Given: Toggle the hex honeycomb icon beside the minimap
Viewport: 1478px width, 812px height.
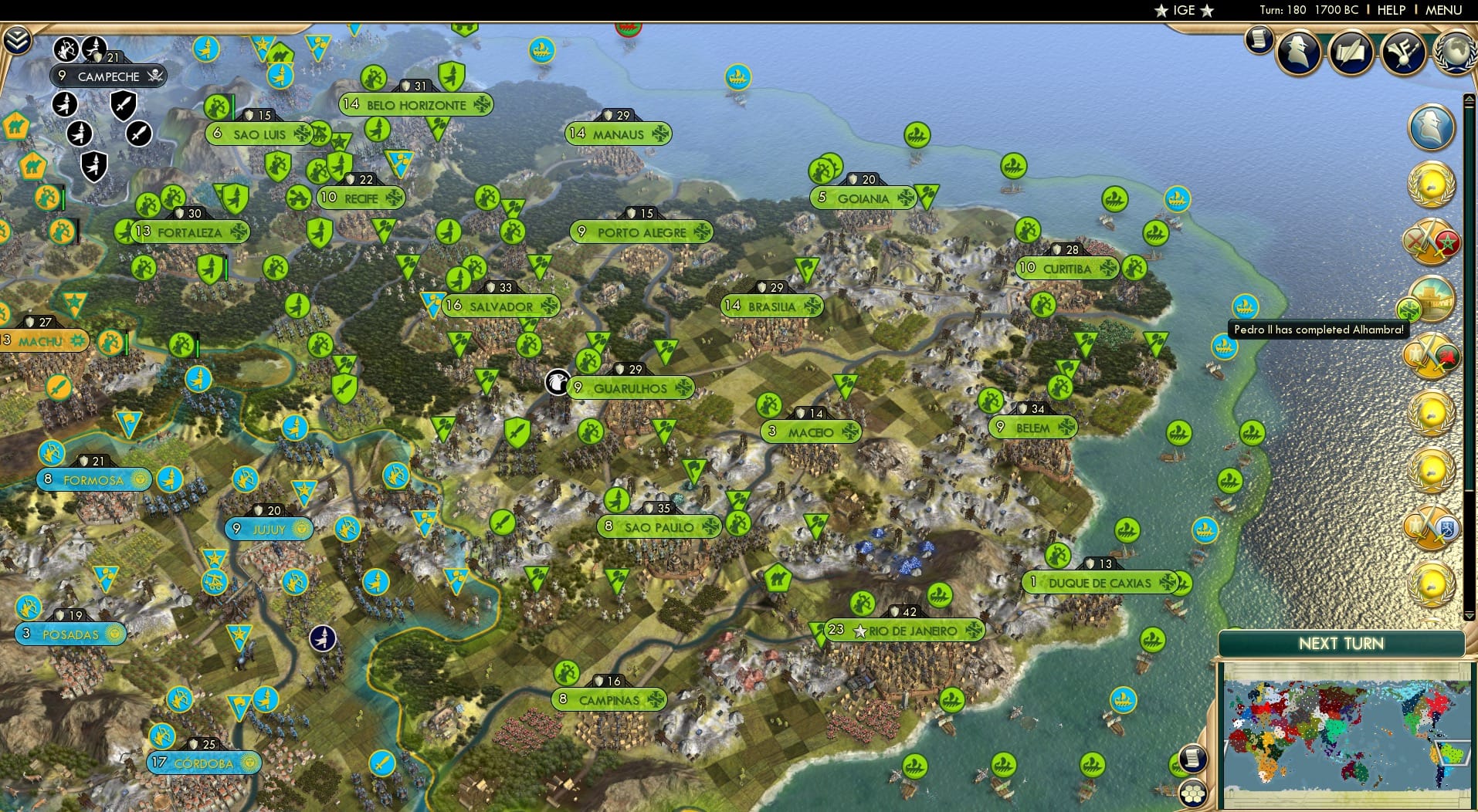Looking at the screenshot, I should (x=1194, y=794).
